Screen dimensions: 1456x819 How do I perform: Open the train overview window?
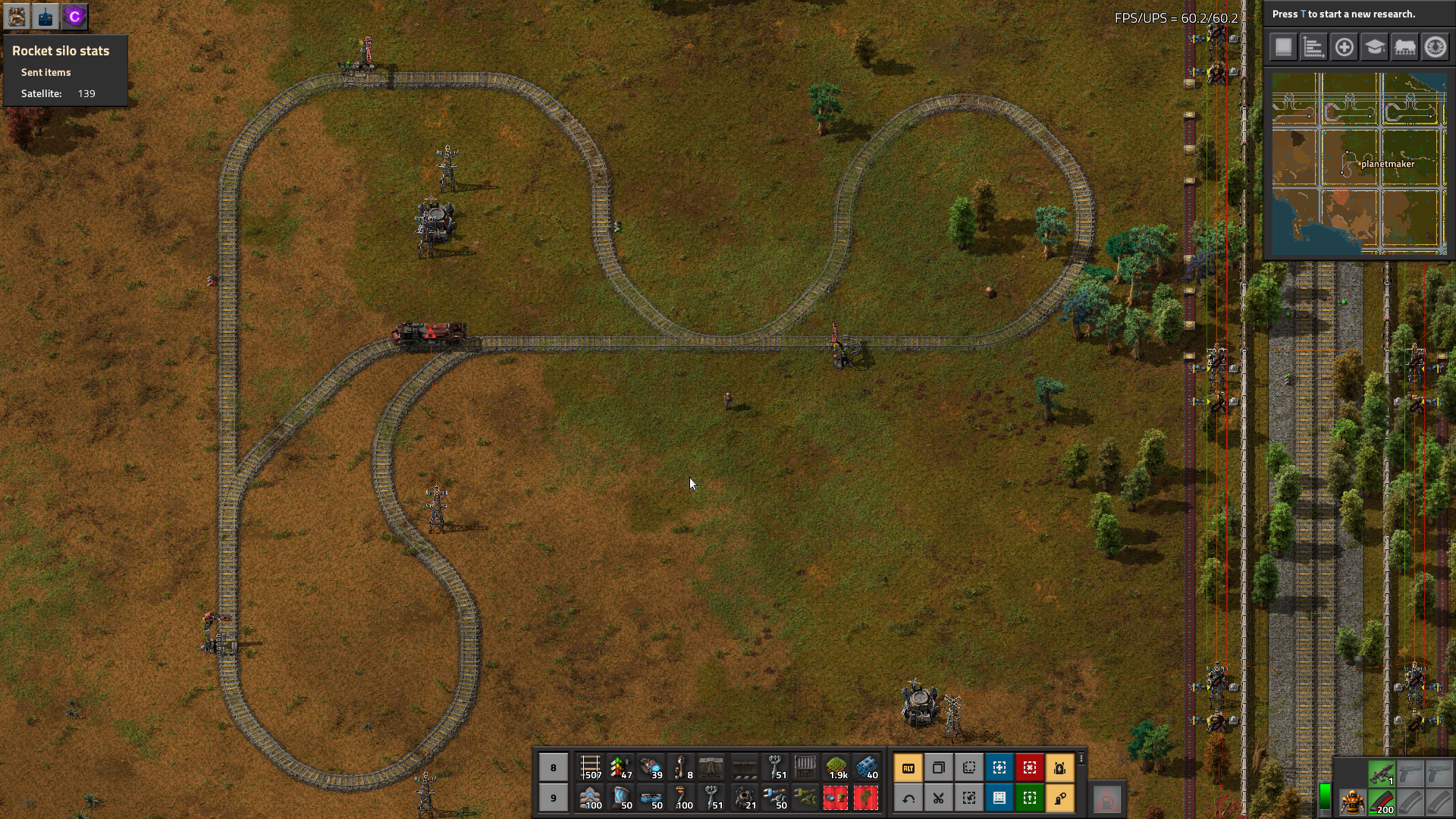coord(1406,46)
